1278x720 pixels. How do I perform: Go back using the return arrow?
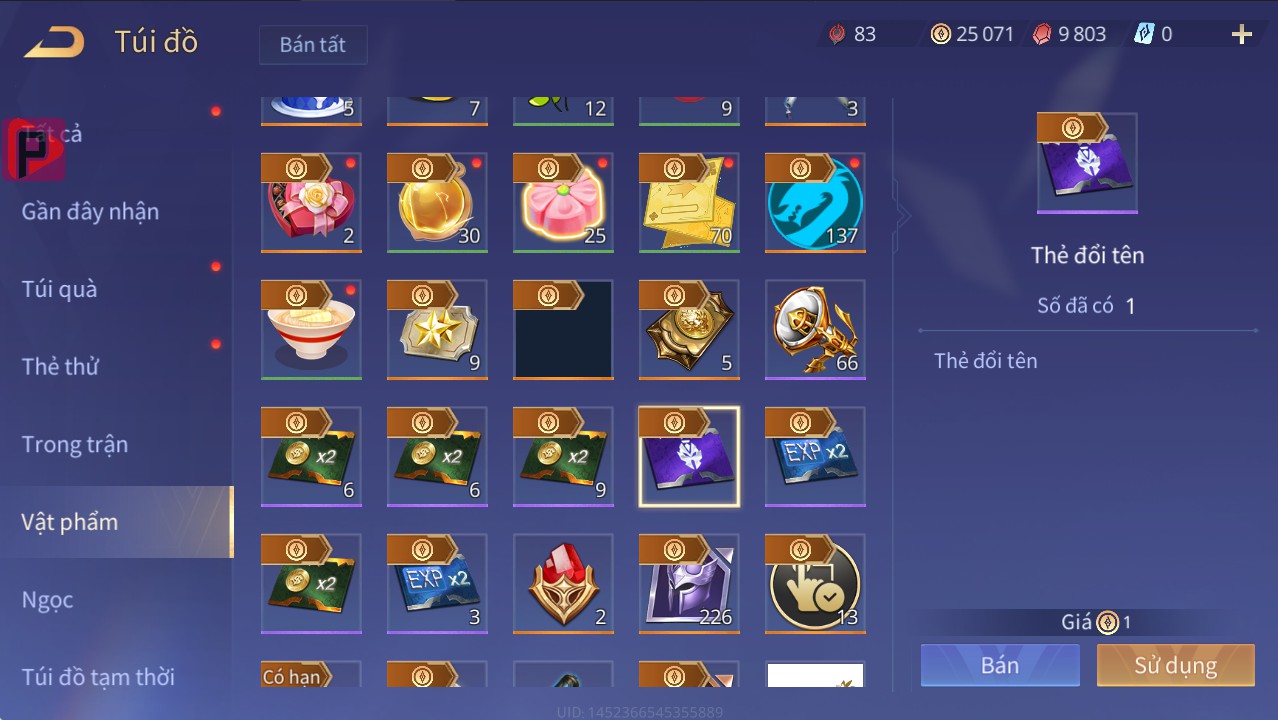pos(54,42)
